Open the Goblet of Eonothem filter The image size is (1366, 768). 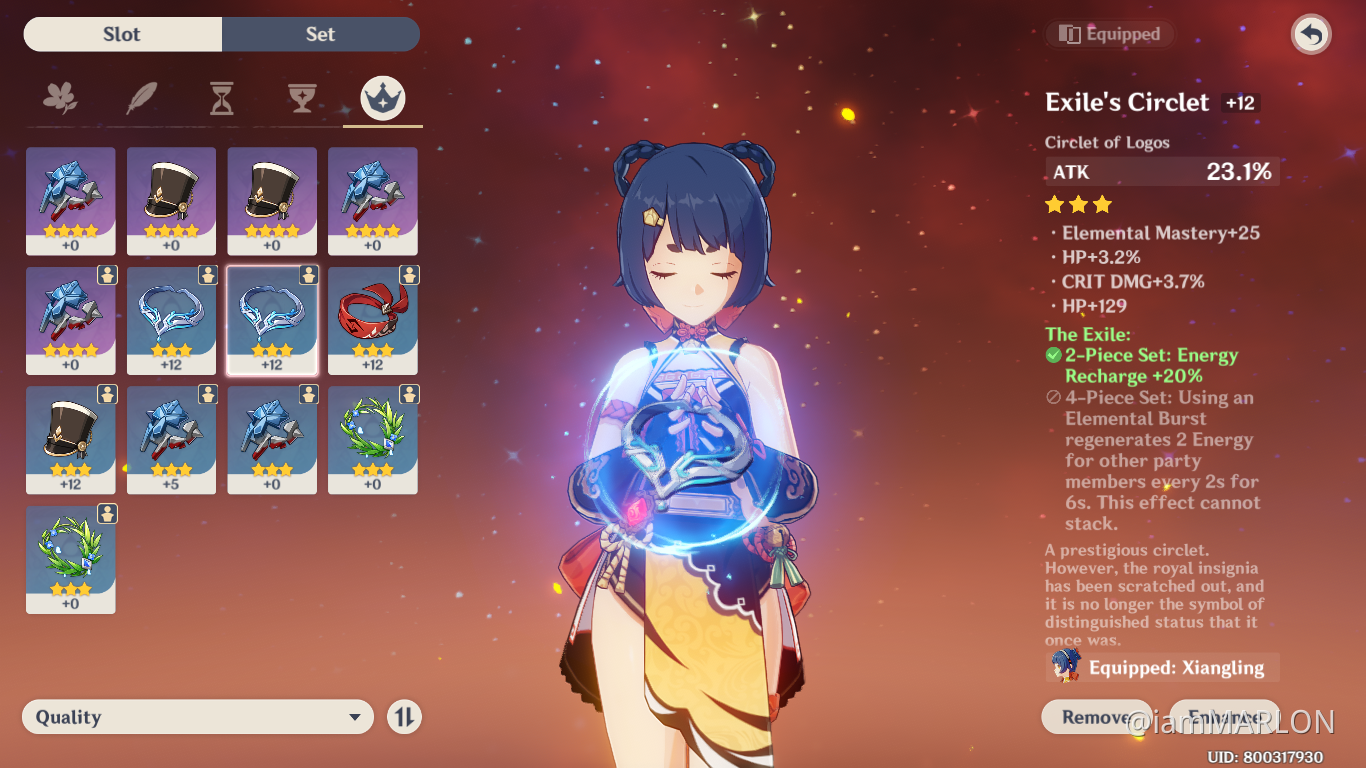[x=301, y=99]
